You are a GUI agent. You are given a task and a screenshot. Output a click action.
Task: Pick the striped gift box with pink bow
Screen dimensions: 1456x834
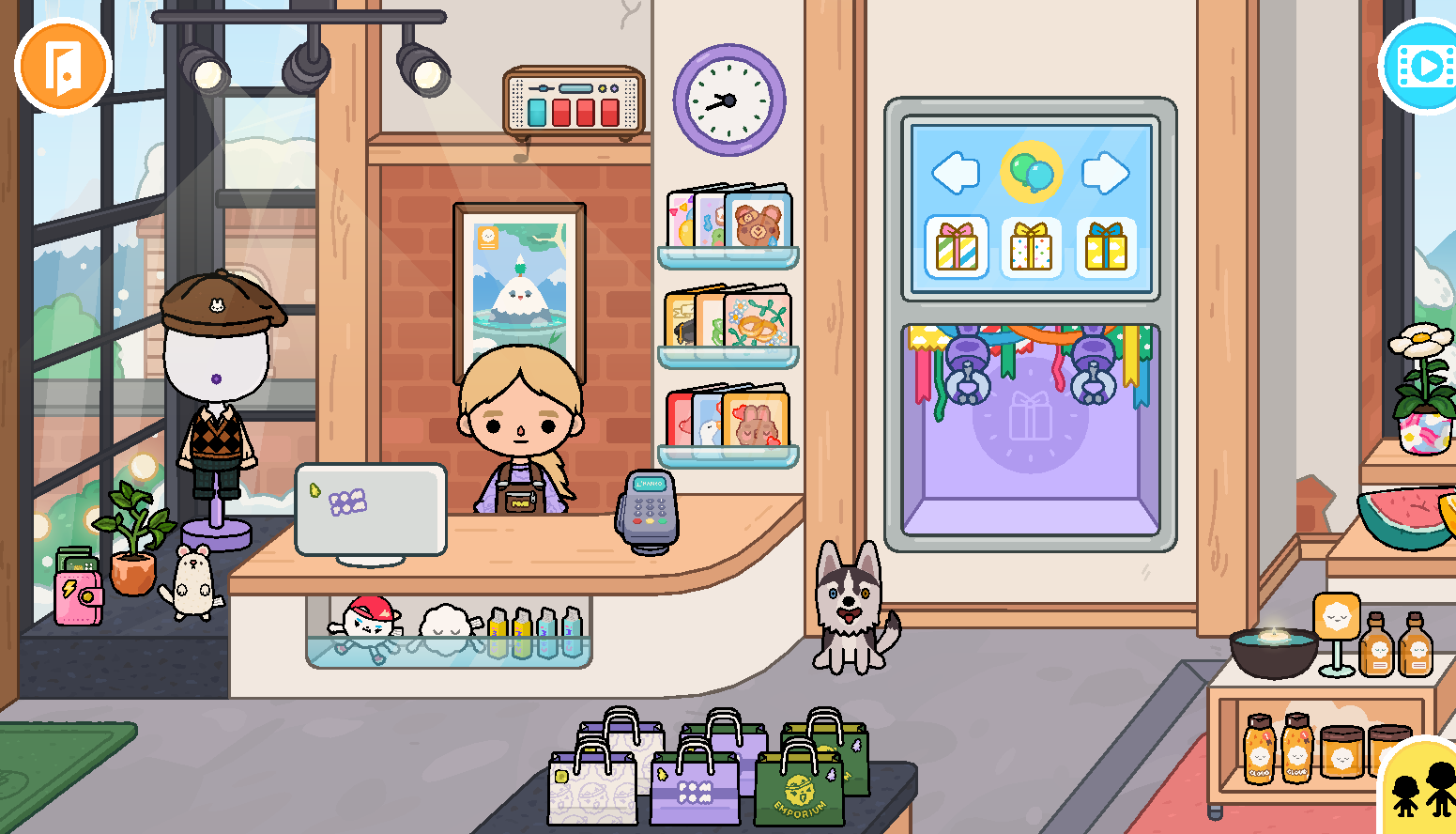coord(957,247)
